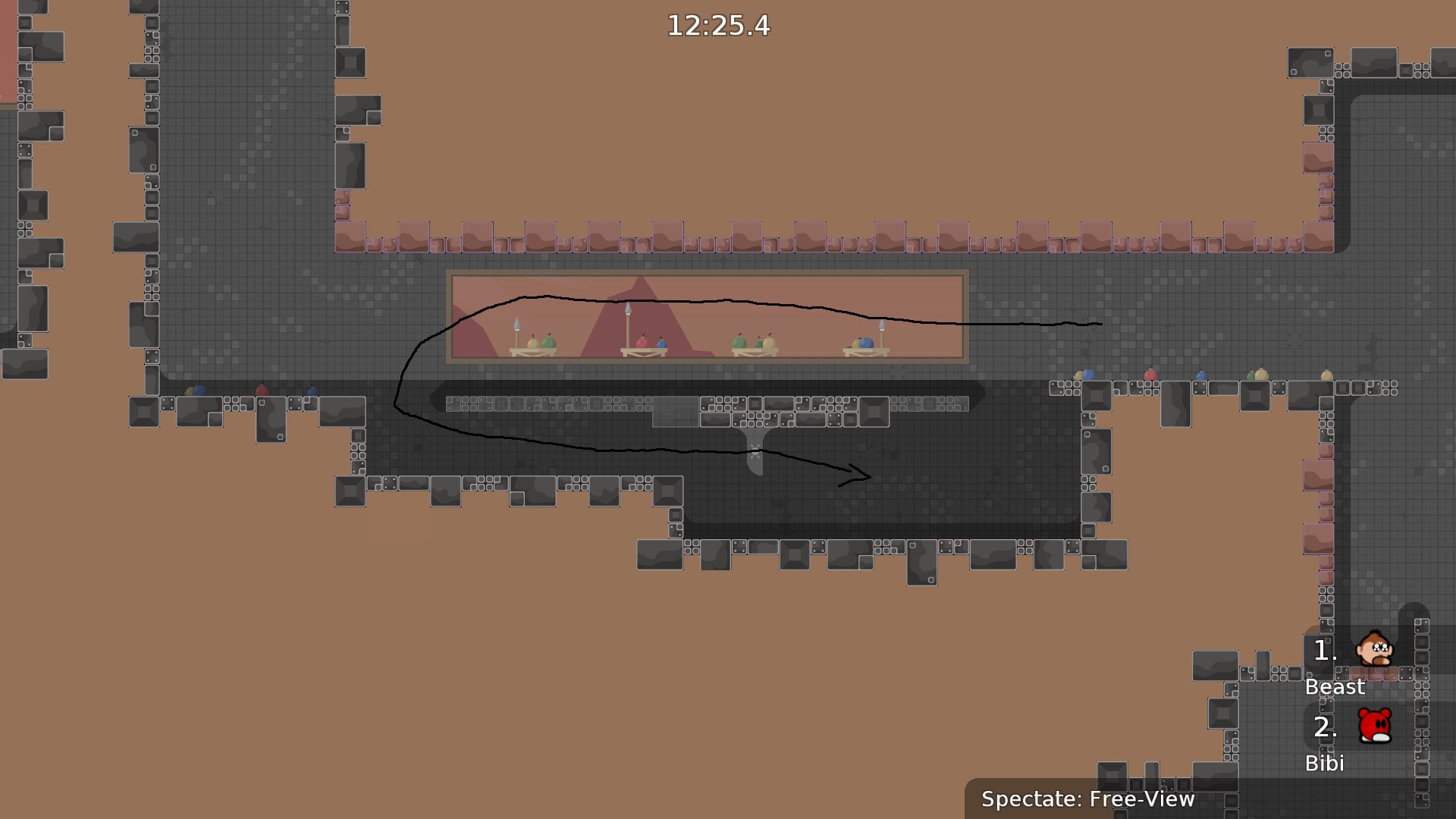This screenshot has width=1456, height=819.
Task: Click the red worm on the upper-left ledge
Action: click(x=262, y=391)
